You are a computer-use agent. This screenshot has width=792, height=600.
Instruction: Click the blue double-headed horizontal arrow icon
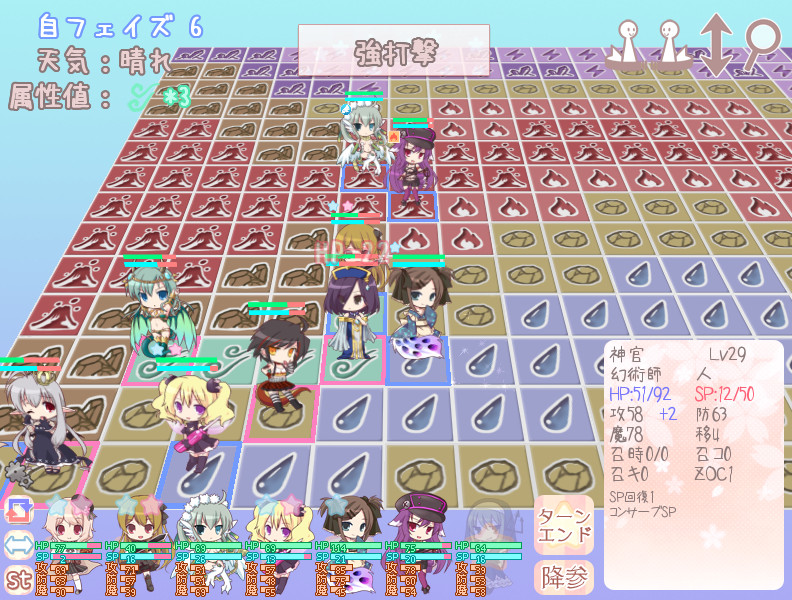(x=18, y=545)
